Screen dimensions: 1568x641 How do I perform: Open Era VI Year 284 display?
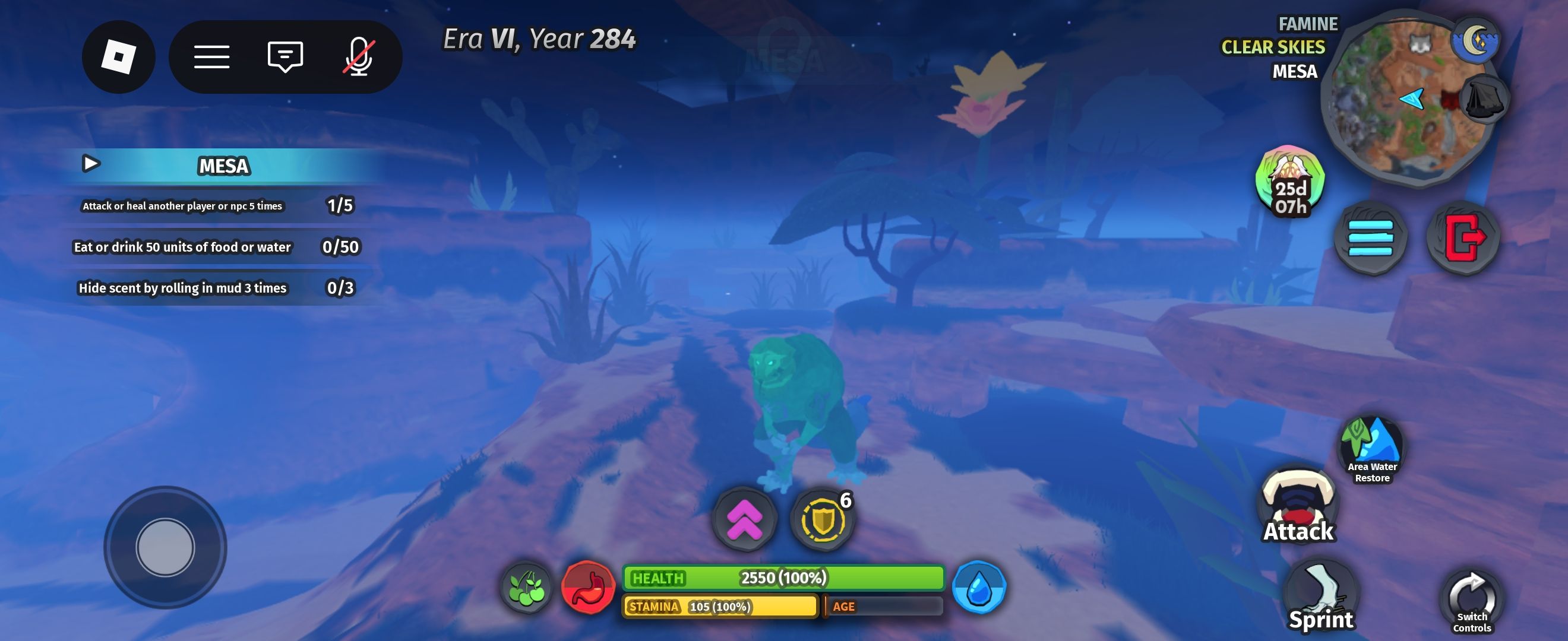538,40
